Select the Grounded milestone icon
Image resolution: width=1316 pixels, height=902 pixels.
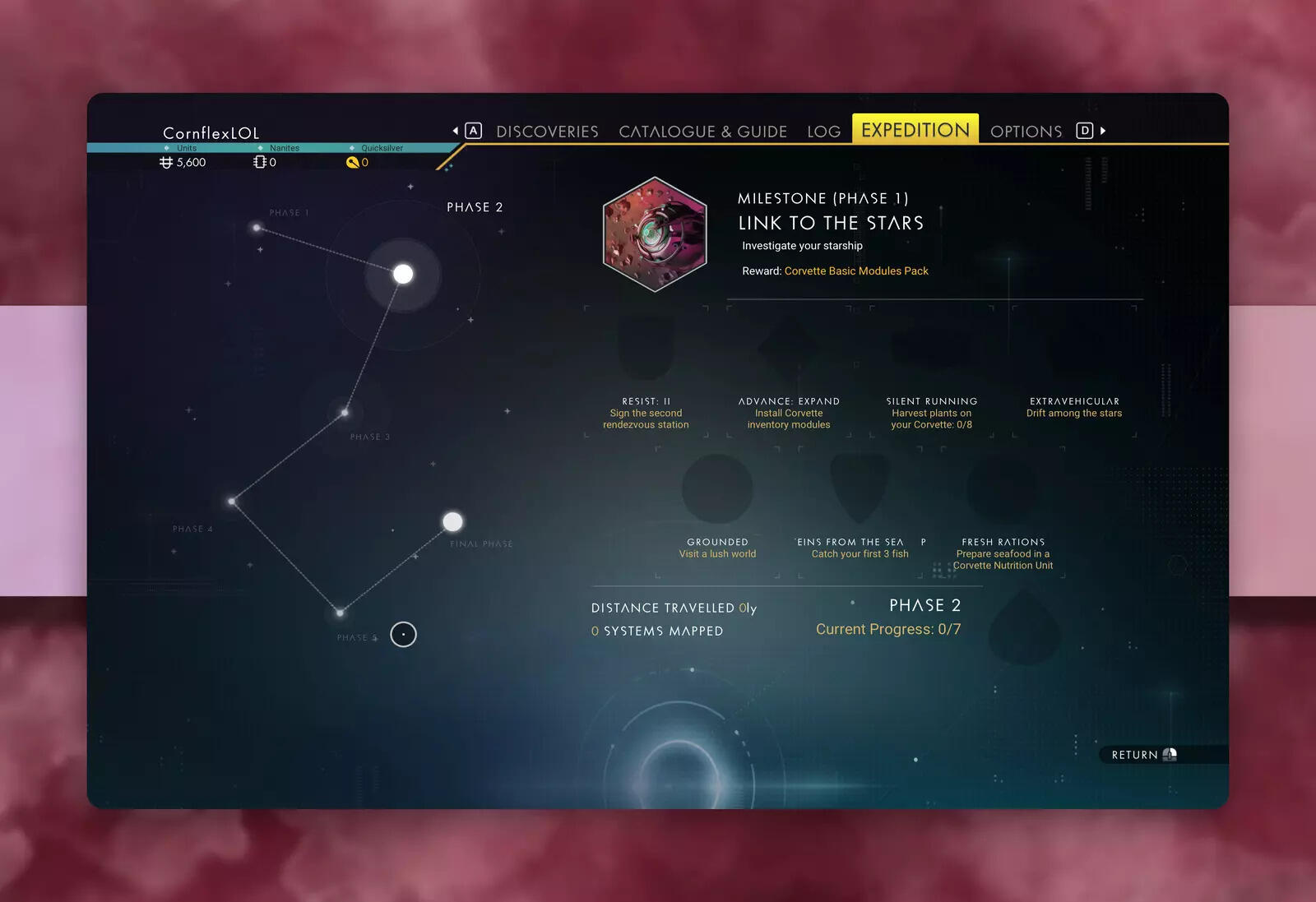pos(717,489)
